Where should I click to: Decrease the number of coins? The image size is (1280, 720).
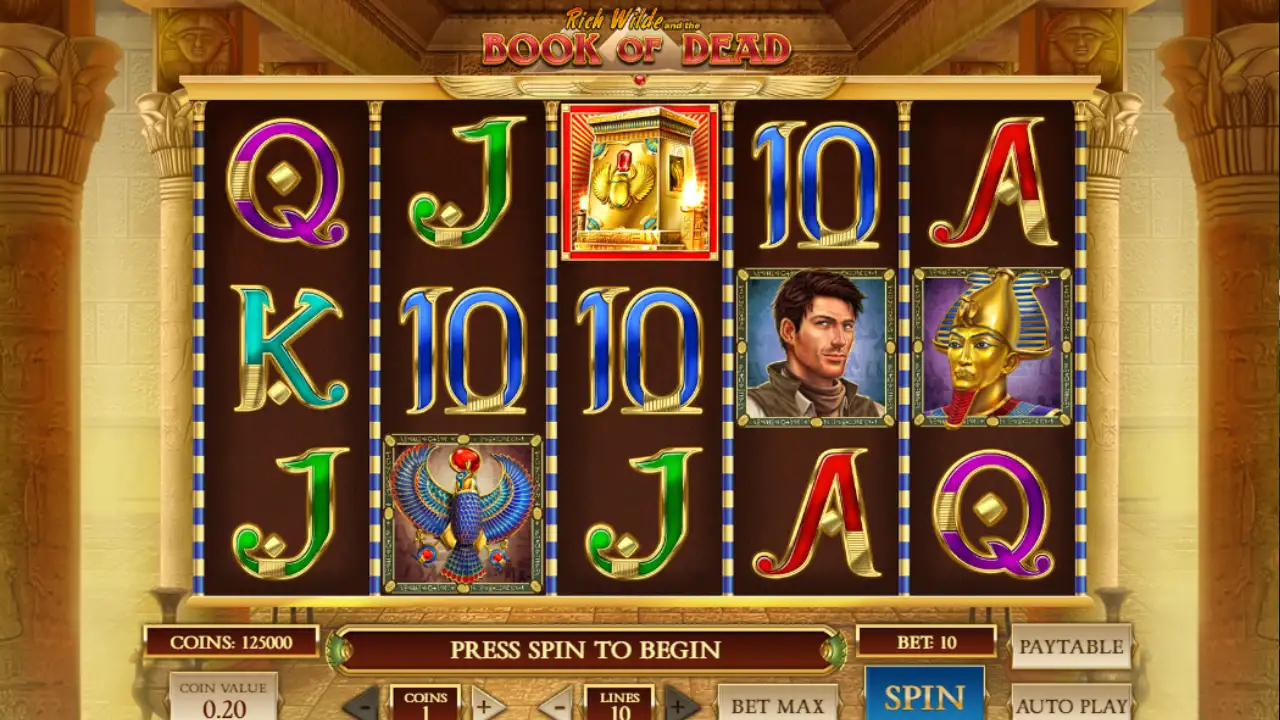[x=362, y=704]
